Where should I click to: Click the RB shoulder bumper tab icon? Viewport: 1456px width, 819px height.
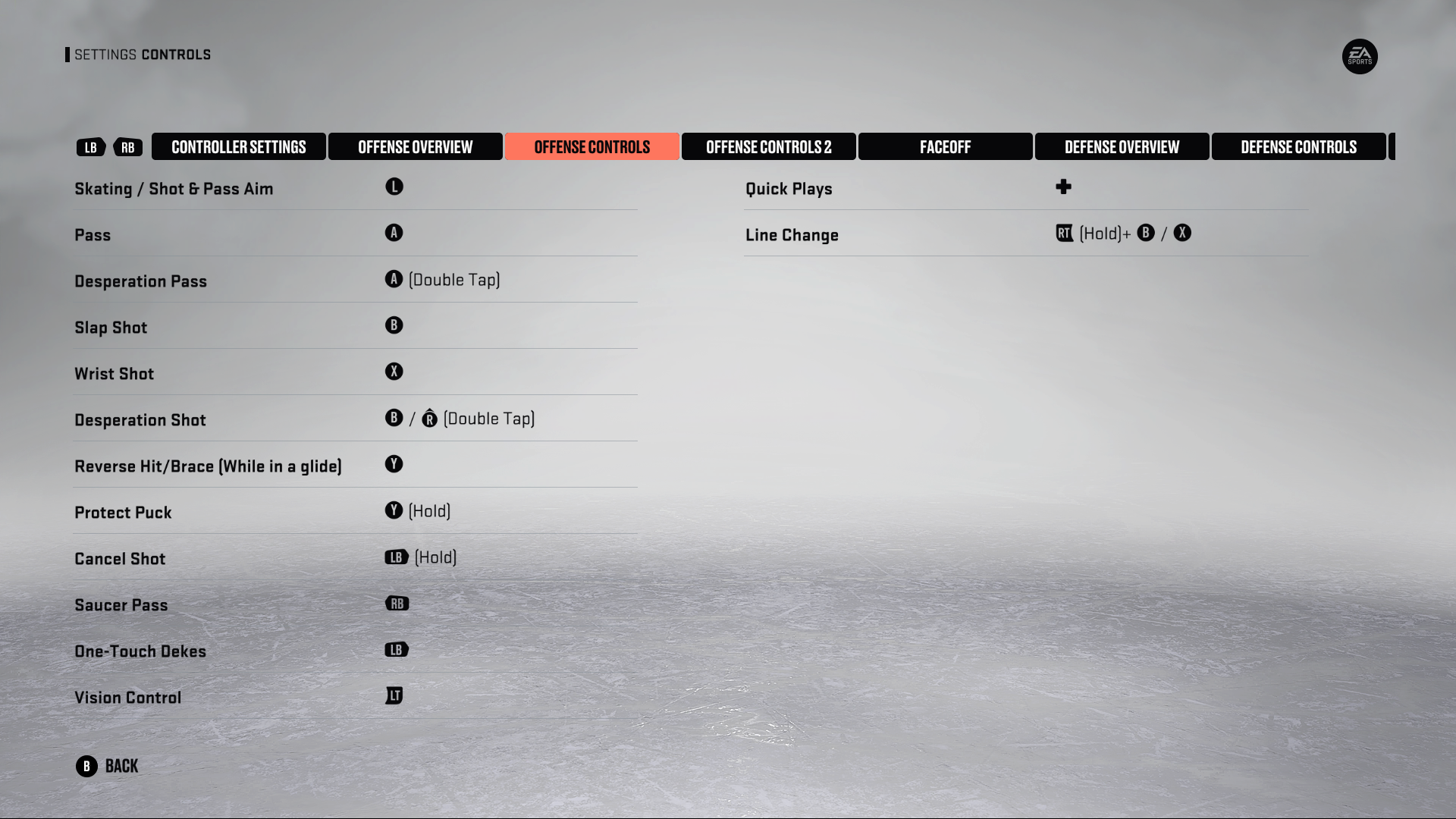pyautogui.click(x=127, y=147)
